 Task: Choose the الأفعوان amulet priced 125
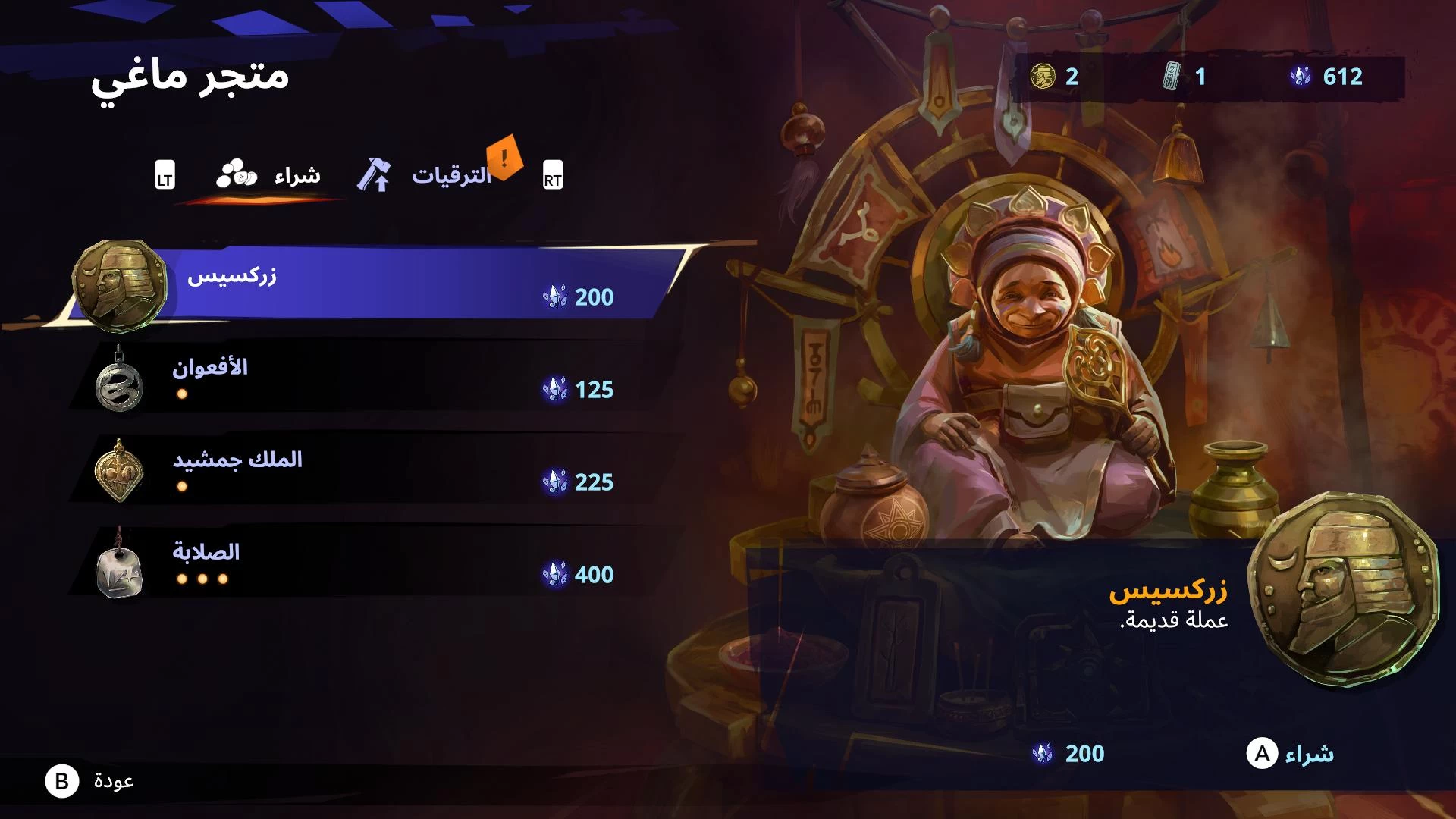click(364, 378)
